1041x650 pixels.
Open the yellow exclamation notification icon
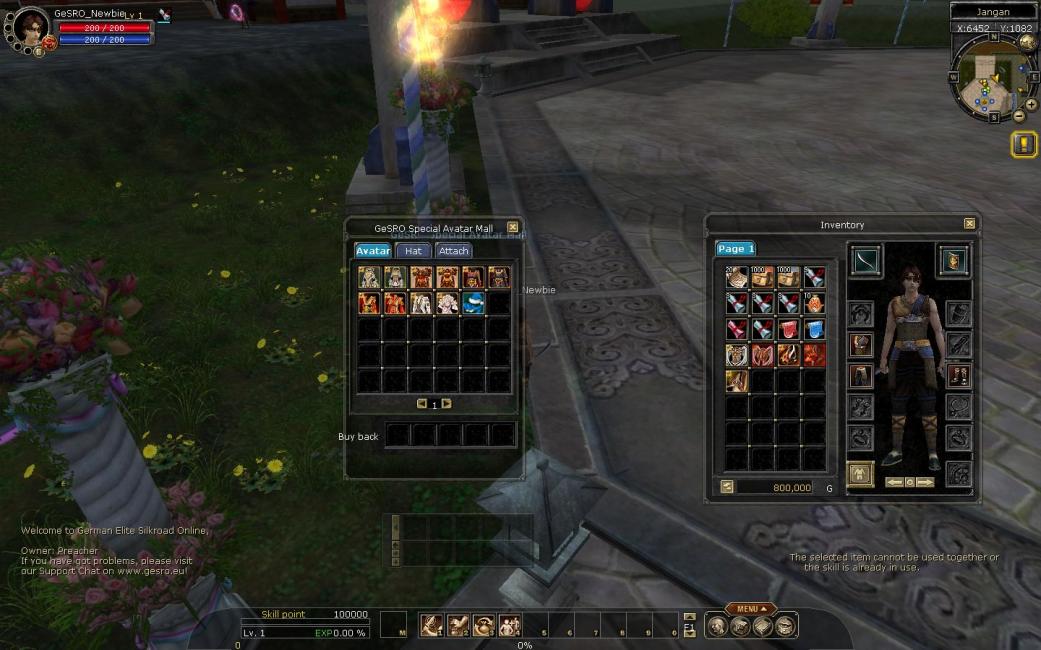[x=1024, y=145]
